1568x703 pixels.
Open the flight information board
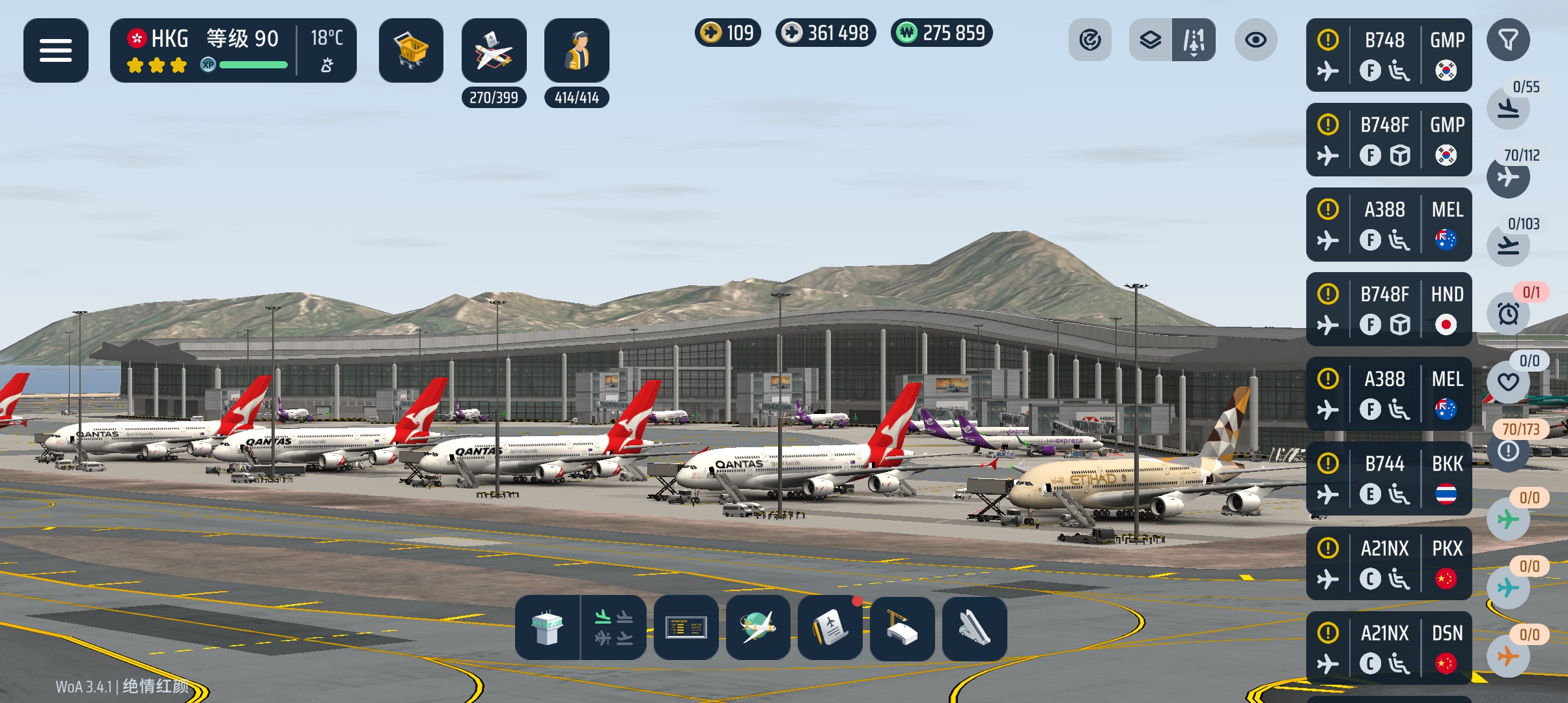[686, 628]
